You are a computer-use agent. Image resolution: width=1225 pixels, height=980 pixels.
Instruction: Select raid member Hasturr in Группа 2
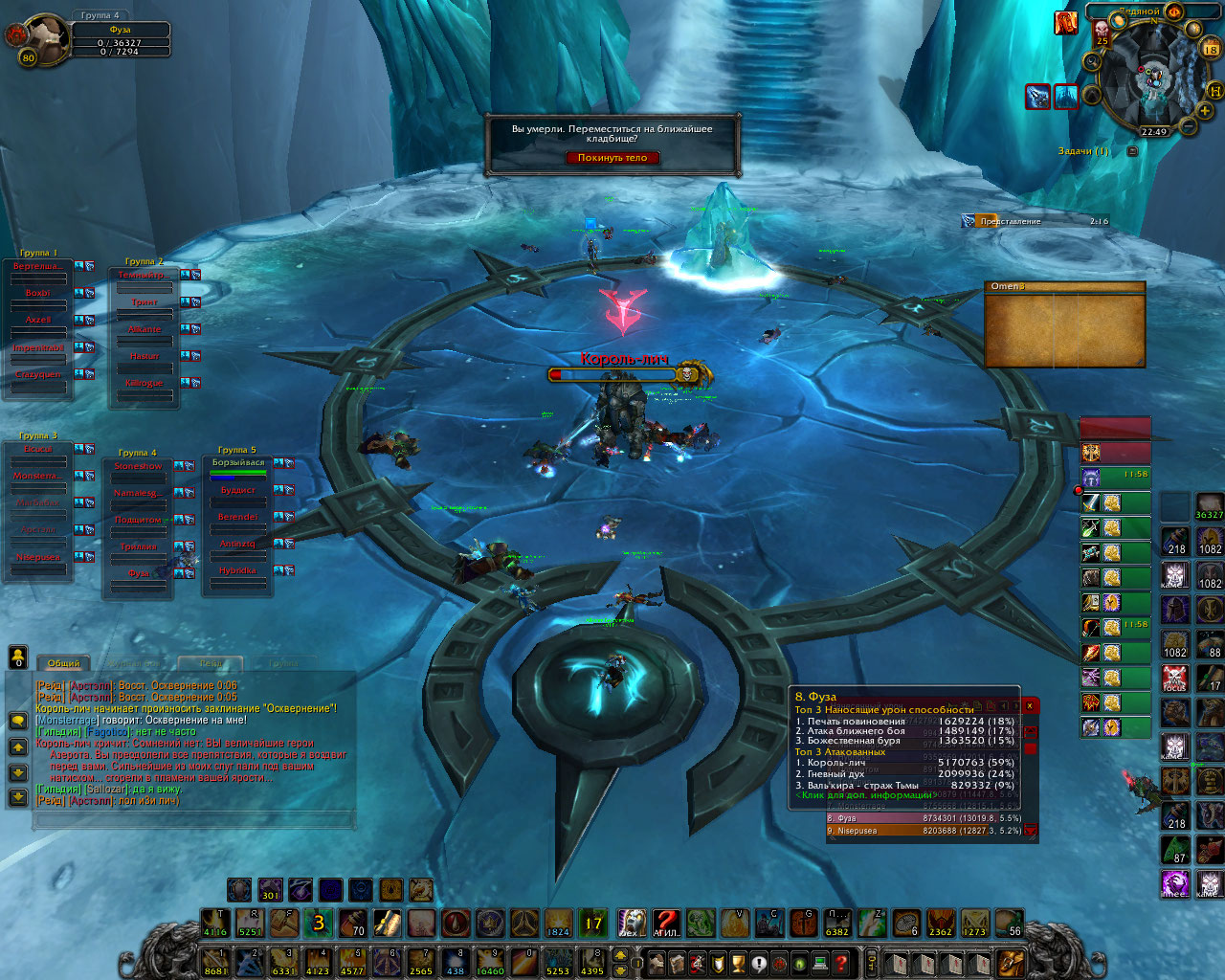coord(145,356)
